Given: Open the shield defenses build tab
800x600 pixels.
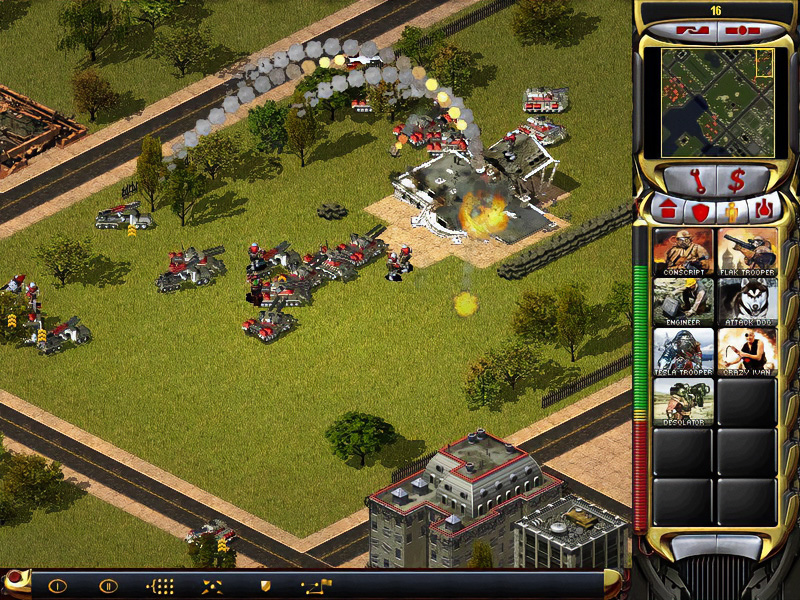Looking at the screenshot, I should 699,211.
